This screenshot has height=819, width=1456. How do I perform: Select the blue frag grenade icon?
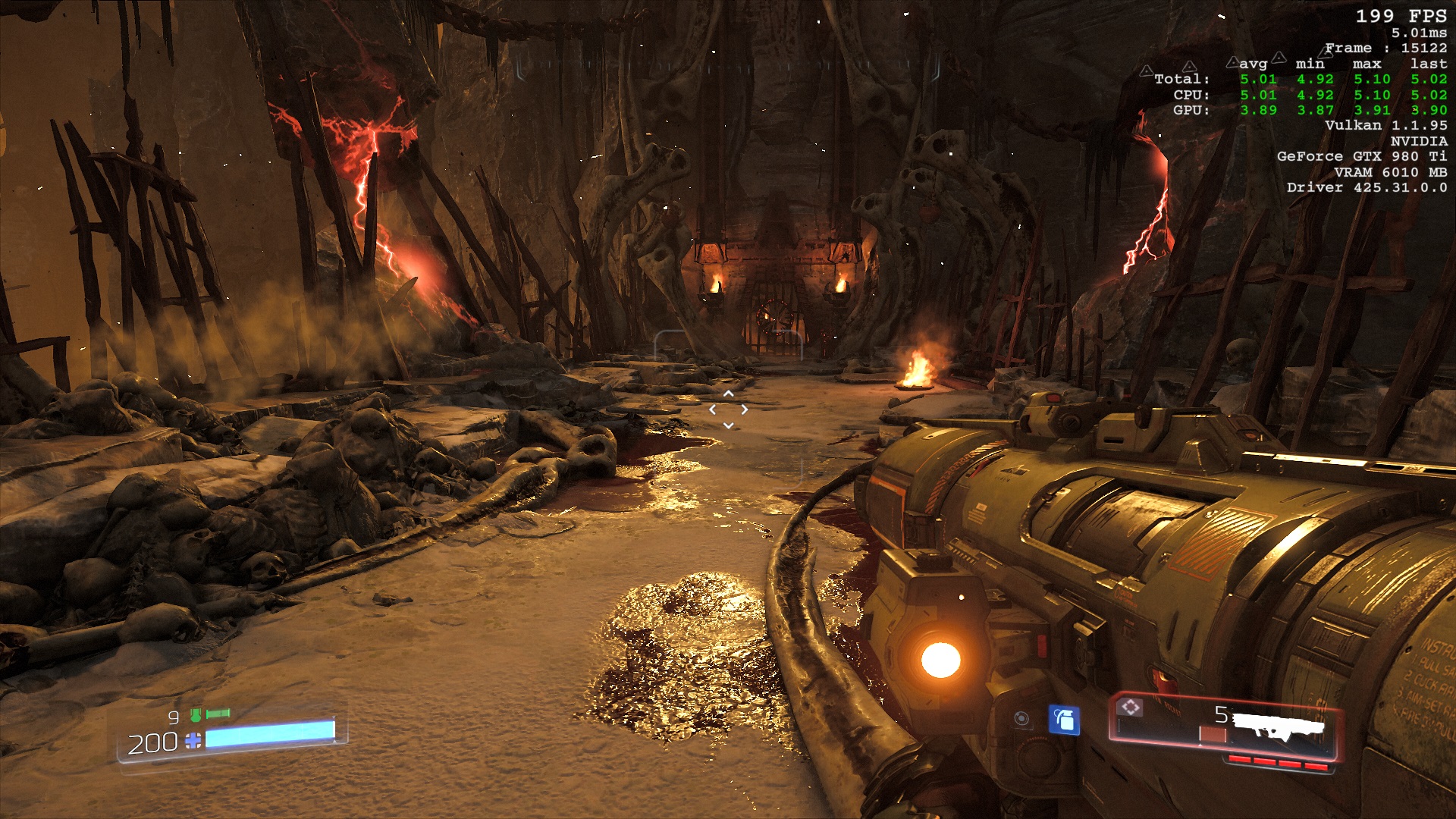click(1064, 720)
